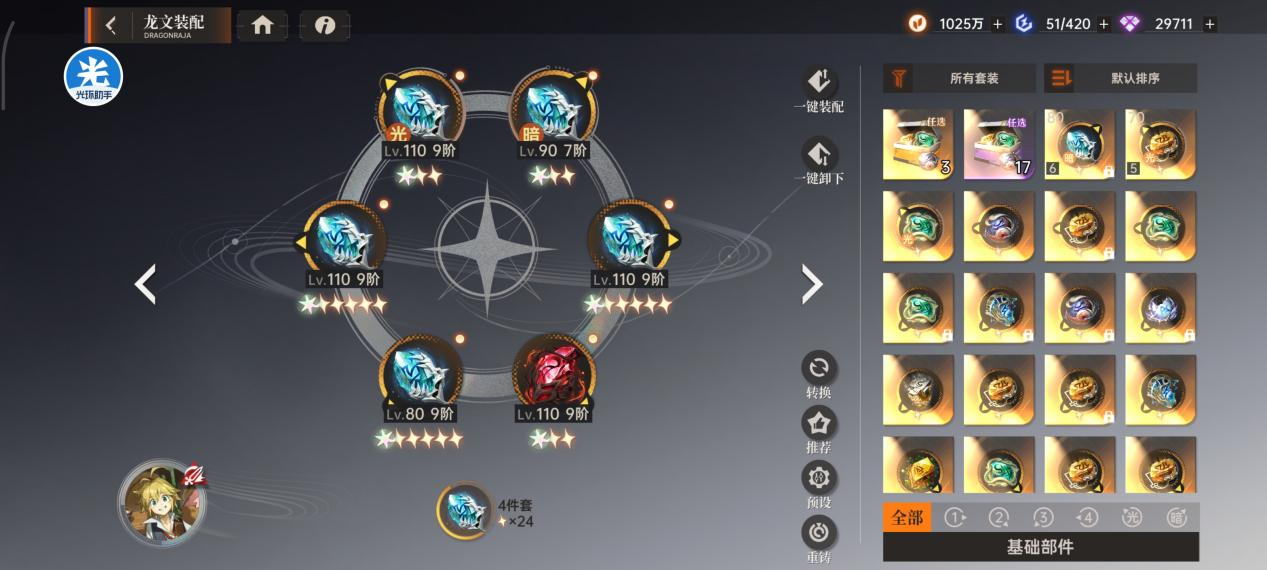Open the home screen
The height and width of the screenshot is (570, 1267).
click(262, 26)
